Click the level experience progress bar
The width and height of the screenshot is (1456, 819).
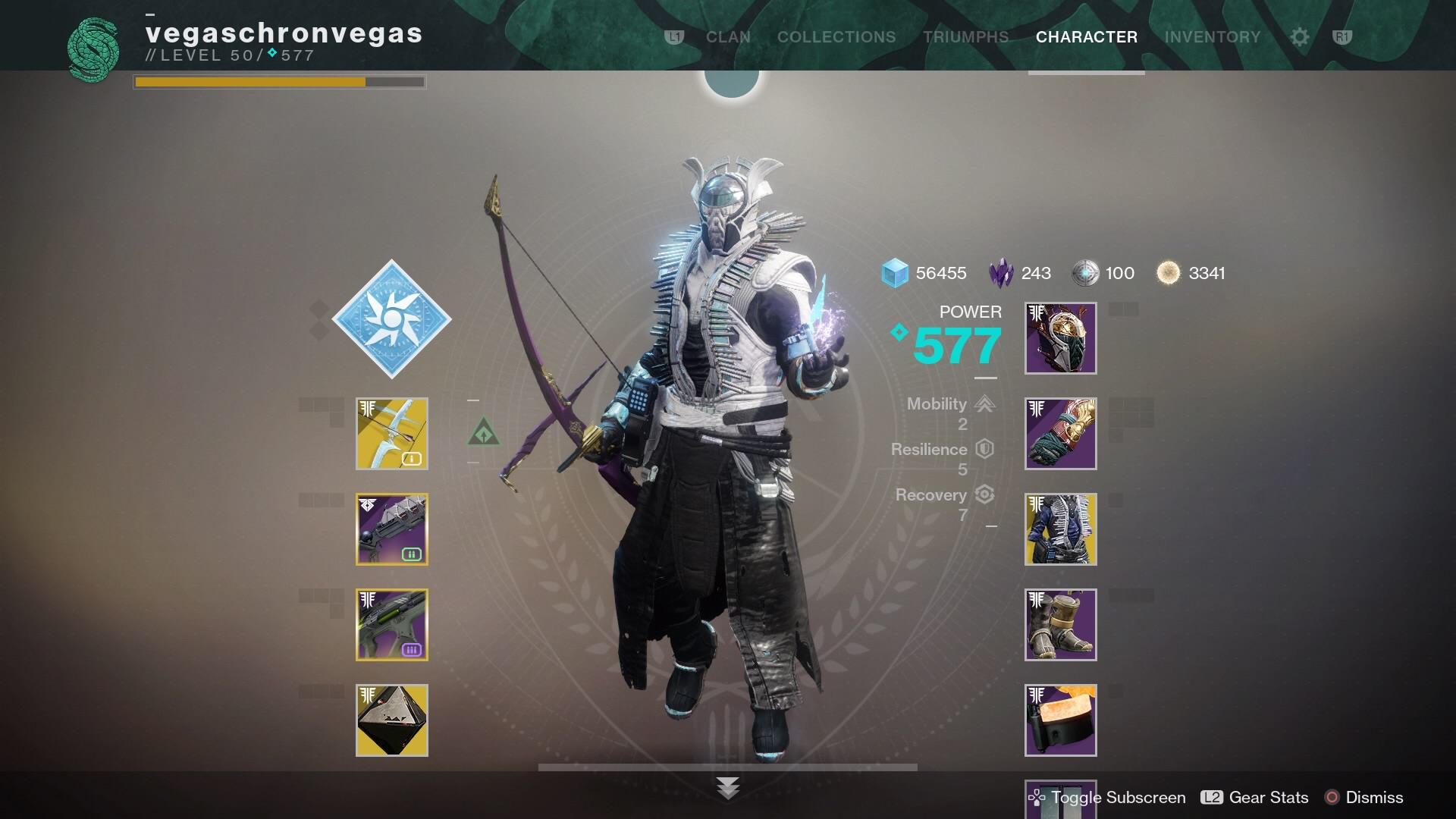[279, 80]
